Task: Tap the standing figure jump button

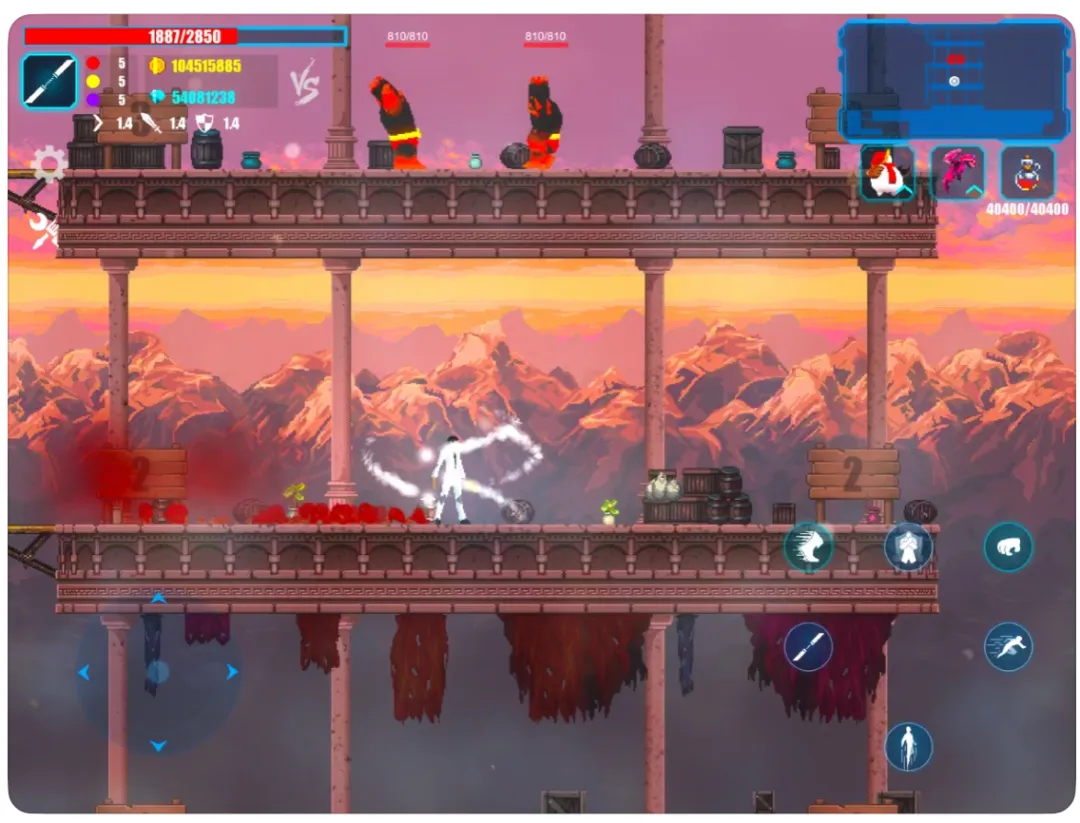Action: pos(908,746)
